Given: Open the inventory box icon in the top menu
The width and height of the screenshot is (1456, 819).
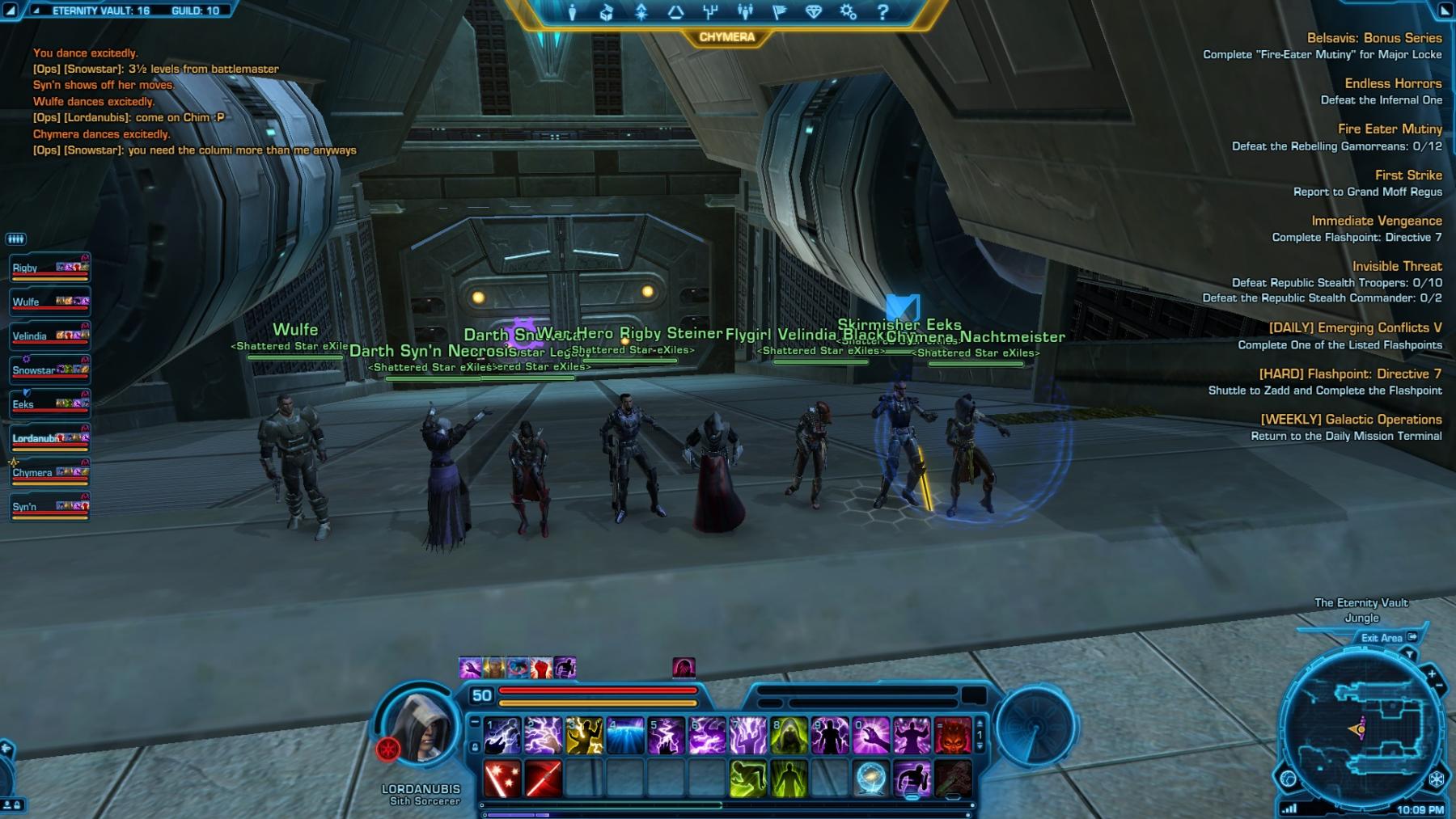Looking at the screenshot, I should coord(606,12).
